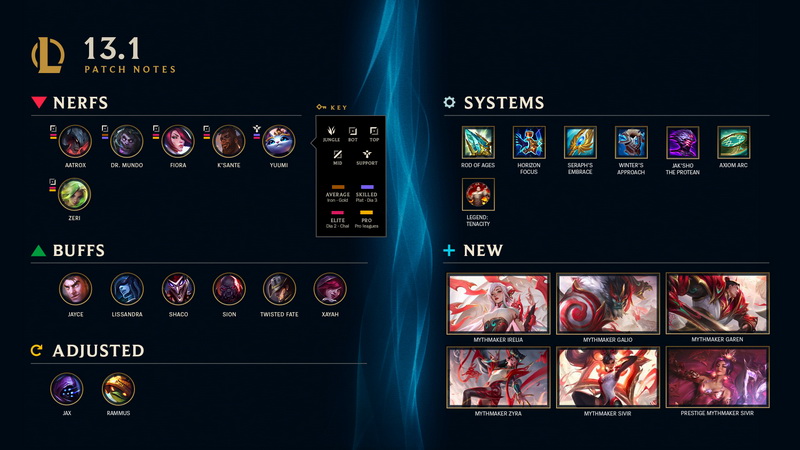The width and height of the screenshot is (800, 450).
Task: Select the Mythmaker Garen skin thumbnail
Action: [x=717, y=303]
